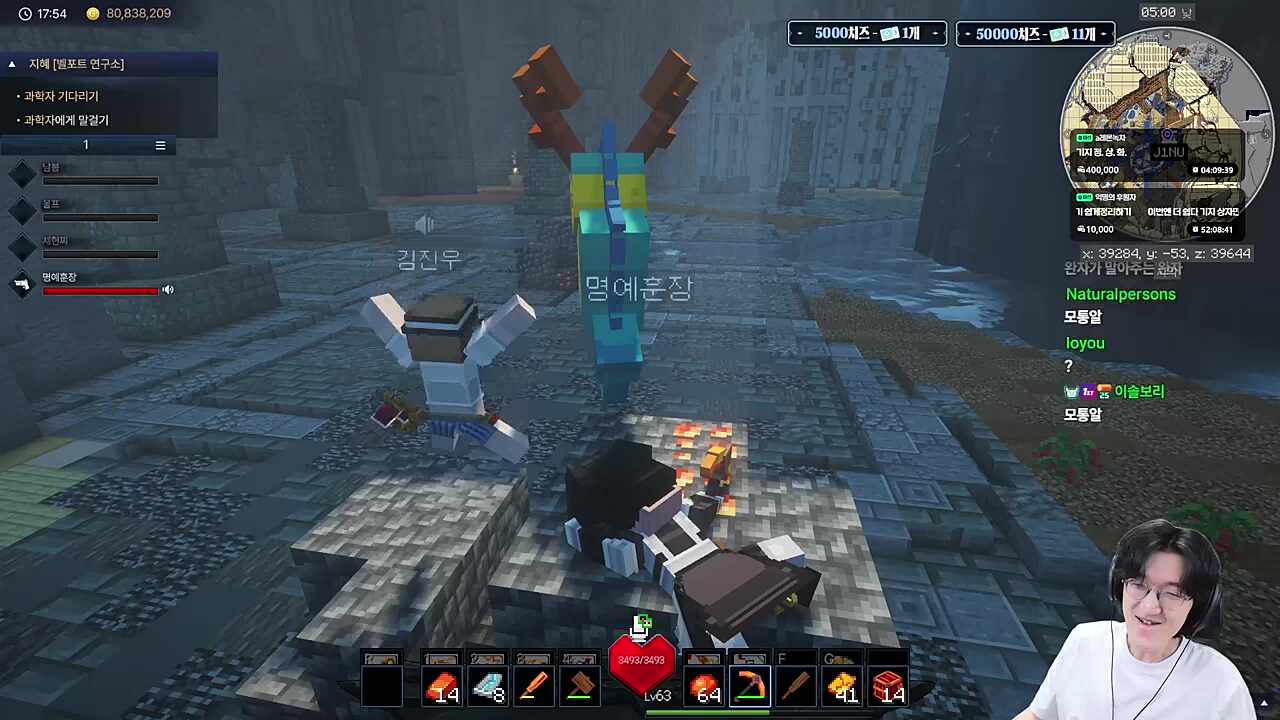1280x720 pixels.
Task: Equip the orange pickaxe hotbar slot
Action: [x=750, y=687]
